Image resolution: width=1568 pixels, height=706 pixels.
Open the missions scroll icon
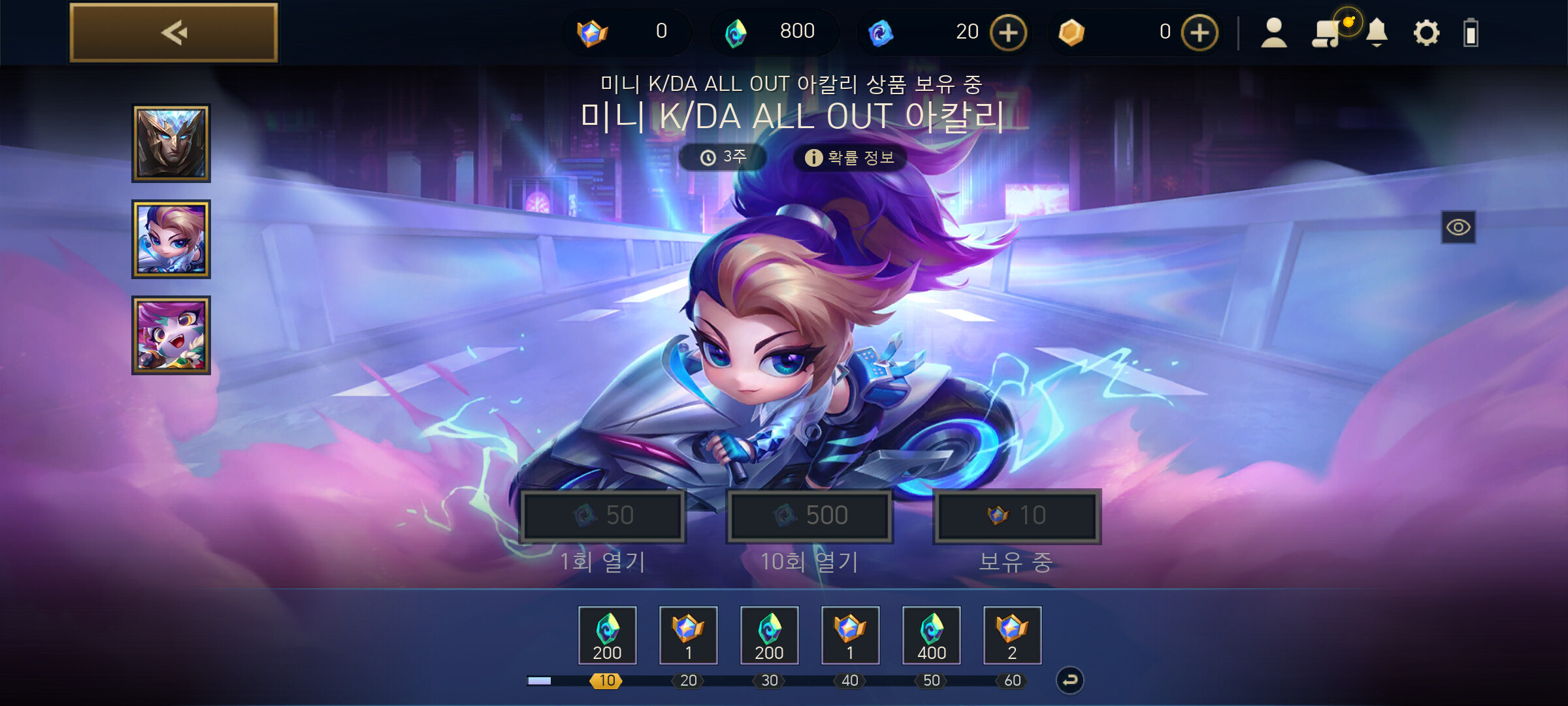[x=1326, y=33]
